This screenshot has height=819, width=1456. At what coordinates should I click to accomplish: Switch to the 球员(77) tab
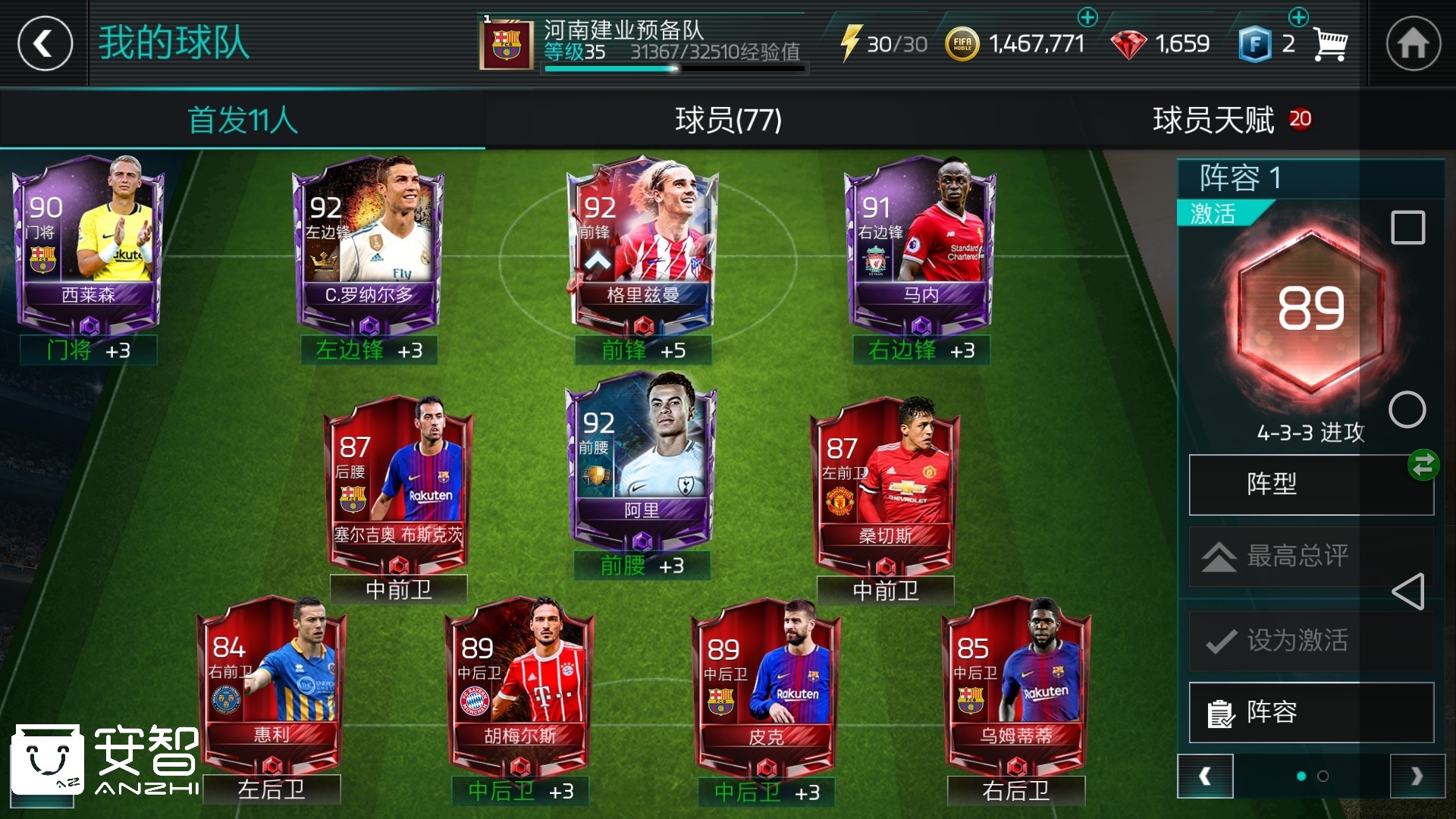point(728,120)
